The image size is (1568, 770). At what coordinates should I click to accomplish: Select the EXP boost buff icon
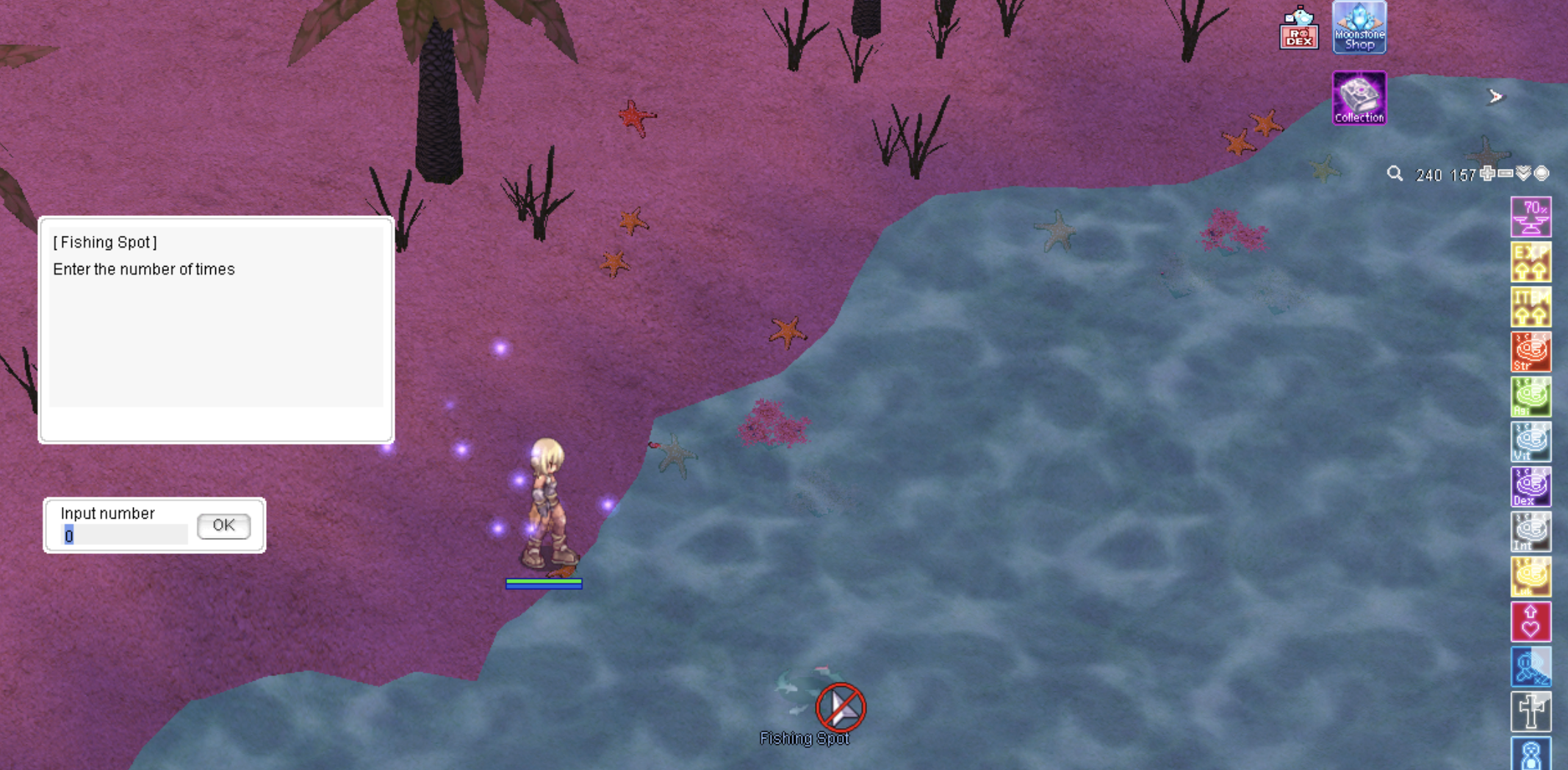(x=1531, y=262)
